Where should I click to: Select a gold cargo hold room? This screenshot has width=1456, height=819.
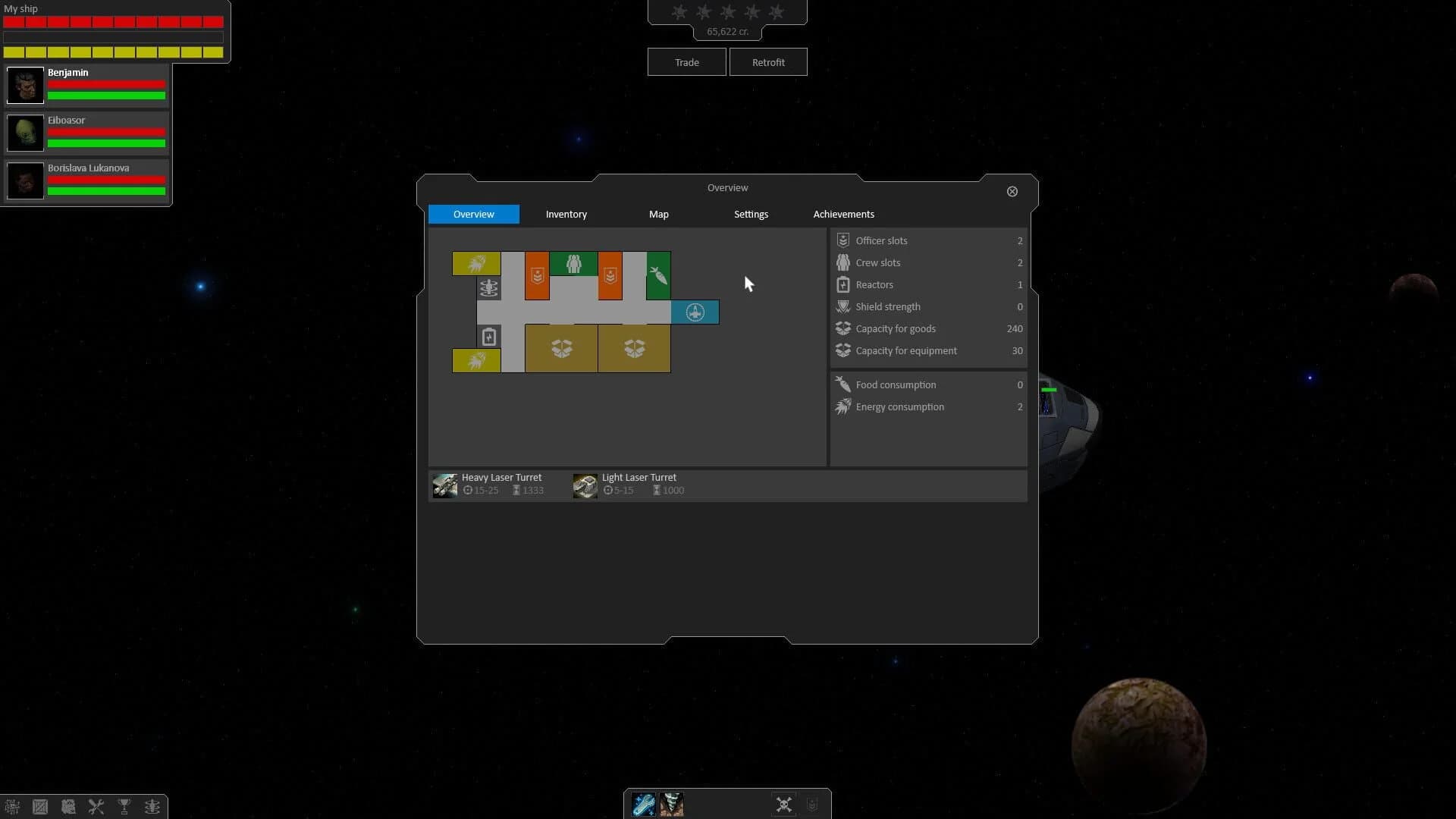(560, 349)
